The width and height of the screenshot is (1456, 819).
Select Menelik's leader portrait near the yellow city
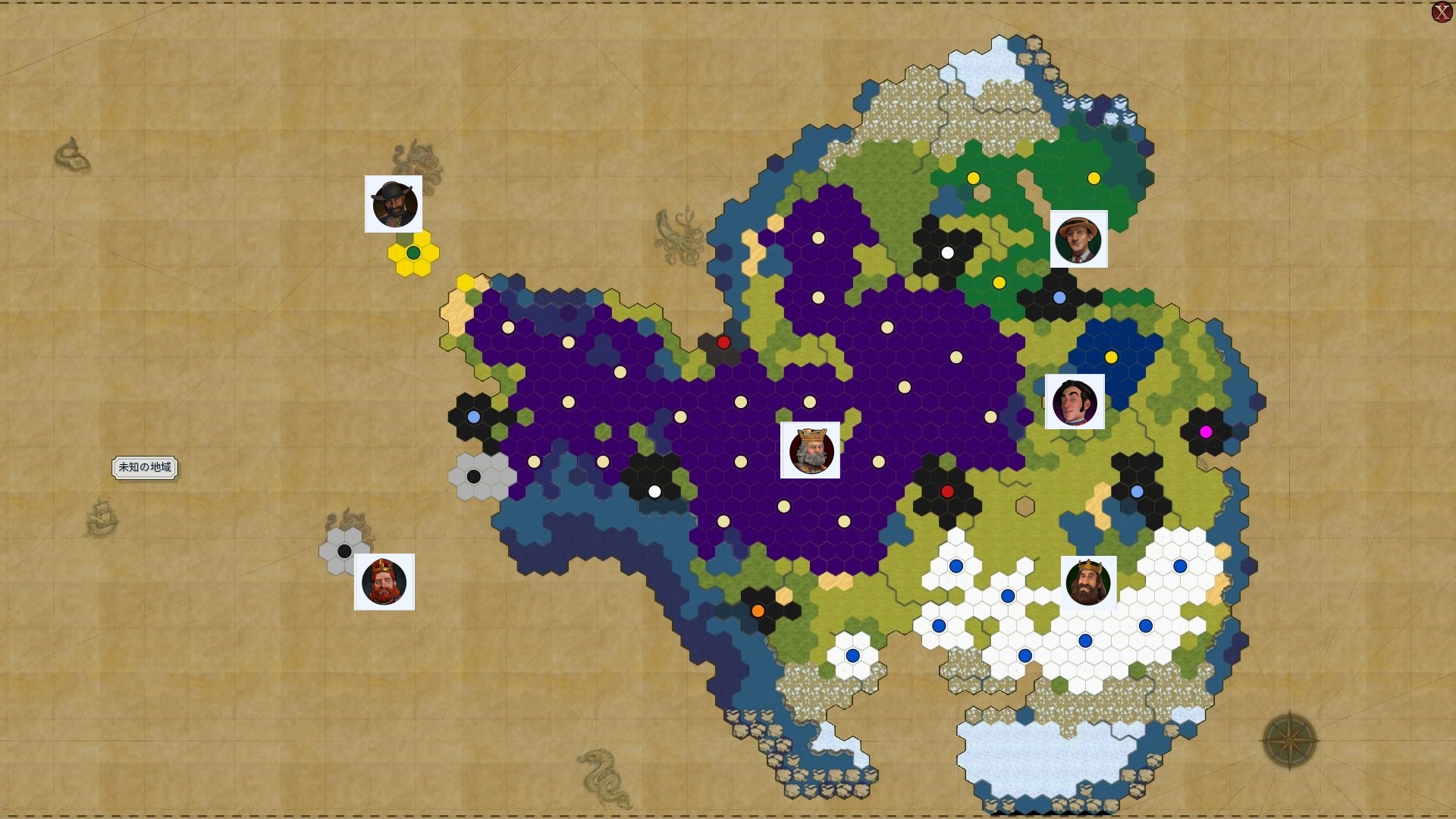393,203
